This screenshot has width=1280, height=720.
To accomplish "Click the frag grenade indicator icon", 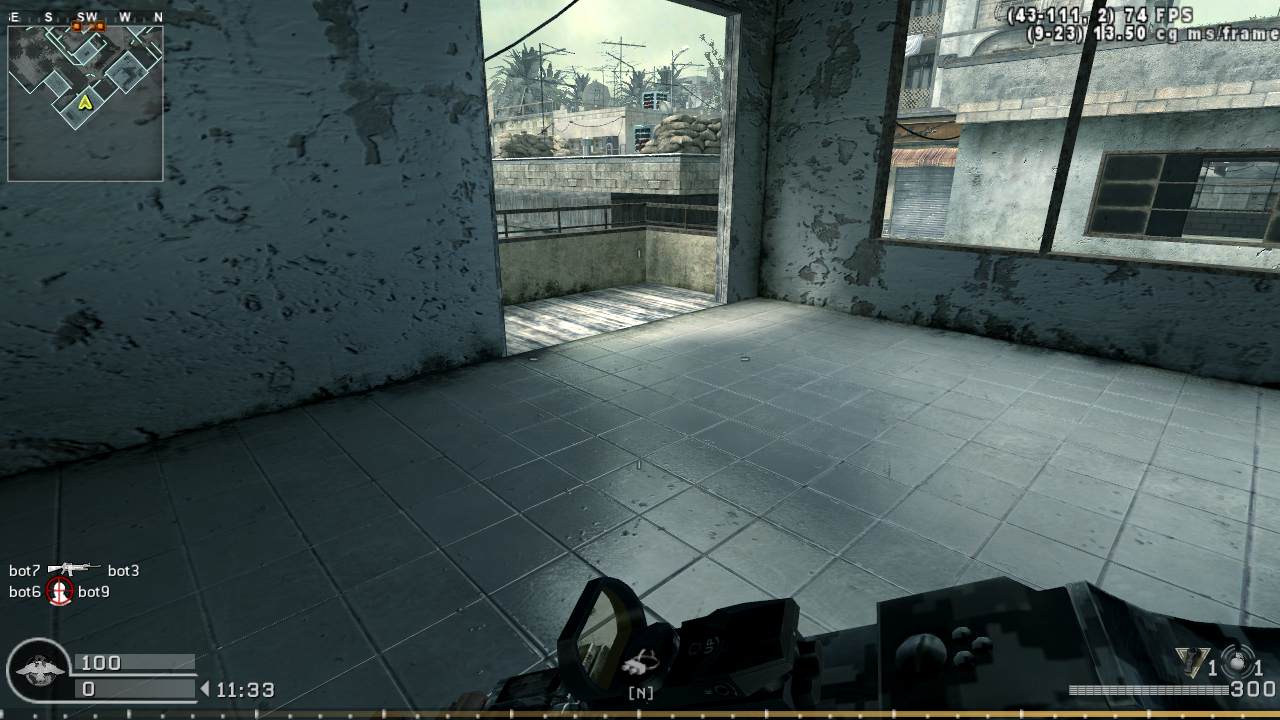I will click(1237, 660).
